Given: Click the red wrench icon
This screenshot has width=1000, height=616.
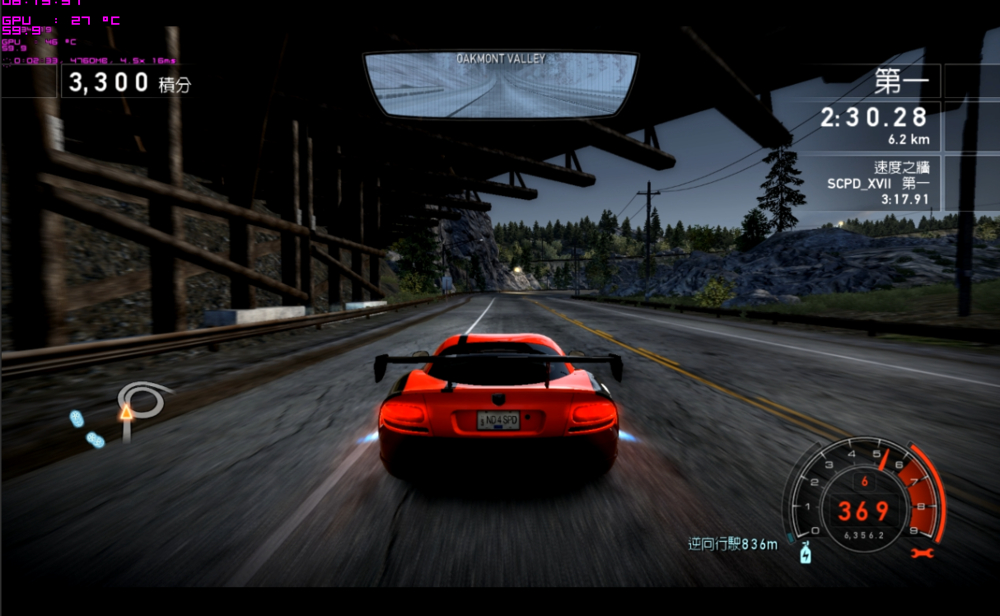Looking at the screenshot, I should (921, 551).
